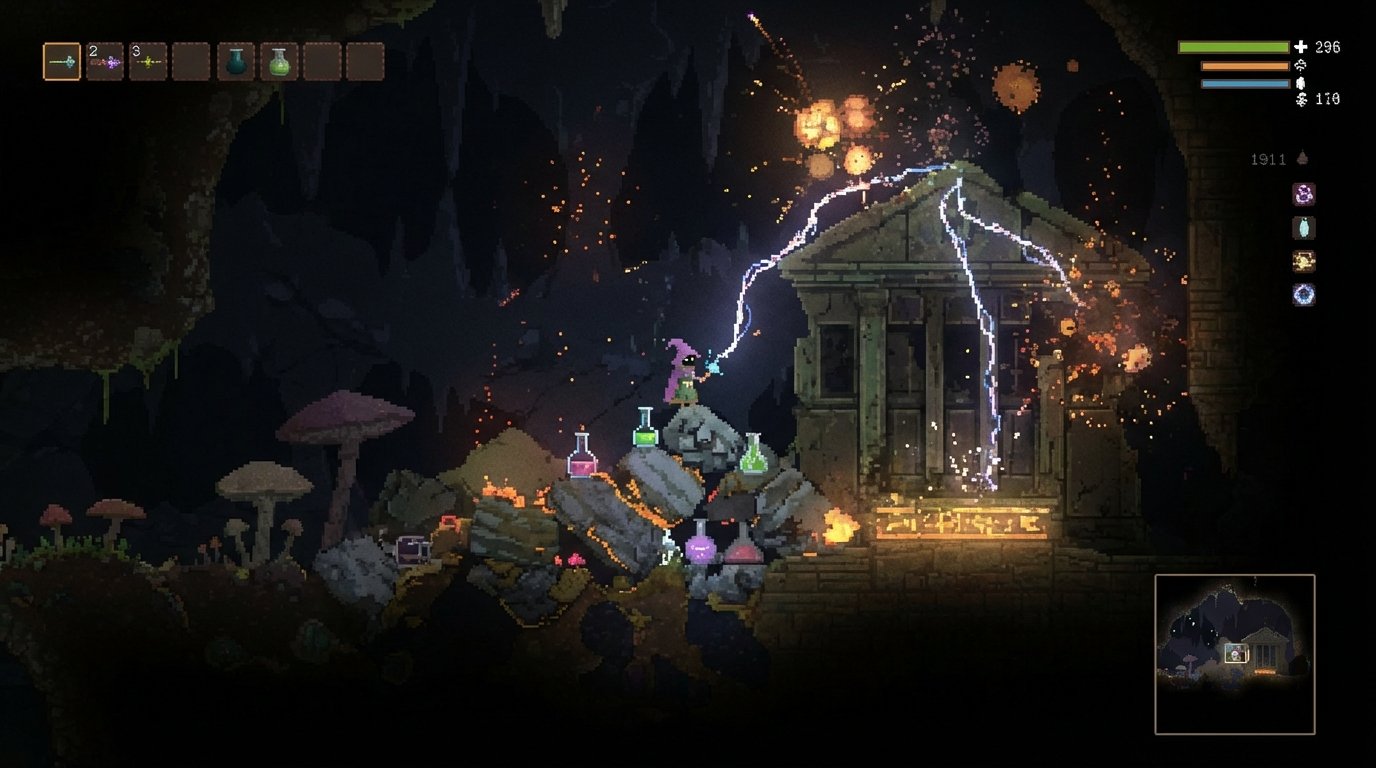Click the purple perk icon in the sidebar
The height and width of the screenshot is (768, 1376).
tap(1302, 194)
